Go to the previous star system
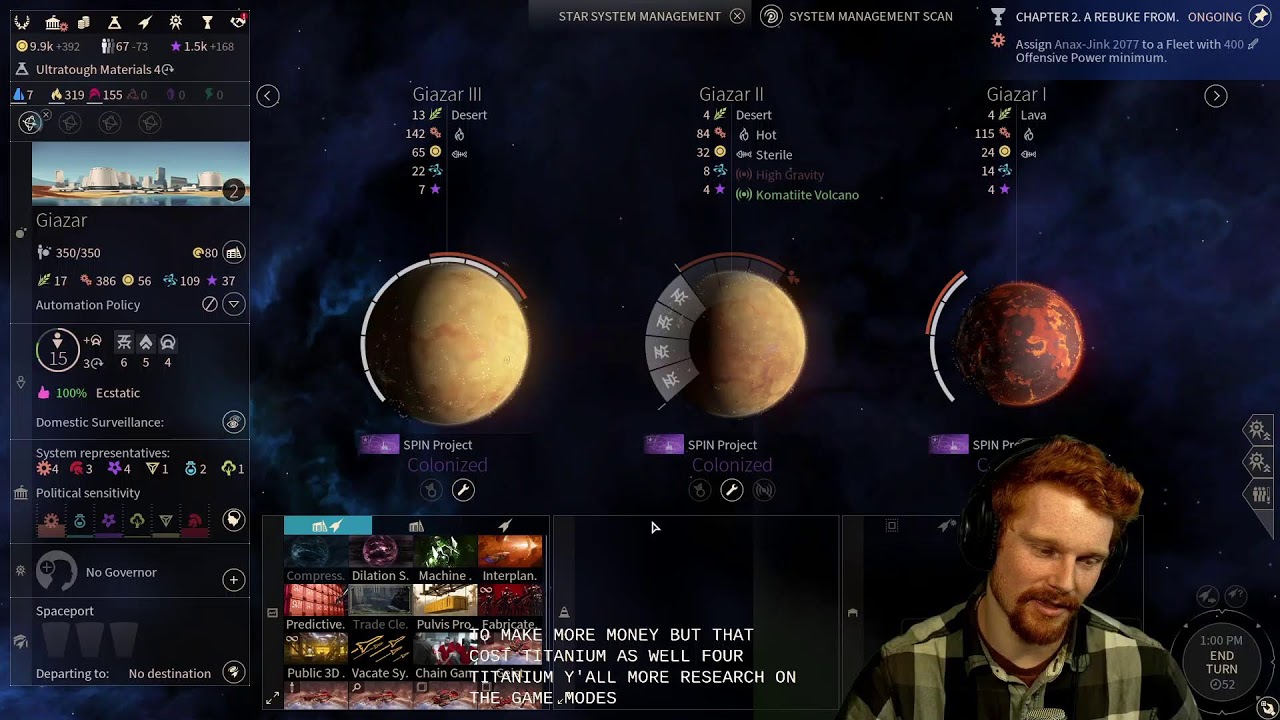The height and width of the screenshot is (720, 1280). pos(267,96)
